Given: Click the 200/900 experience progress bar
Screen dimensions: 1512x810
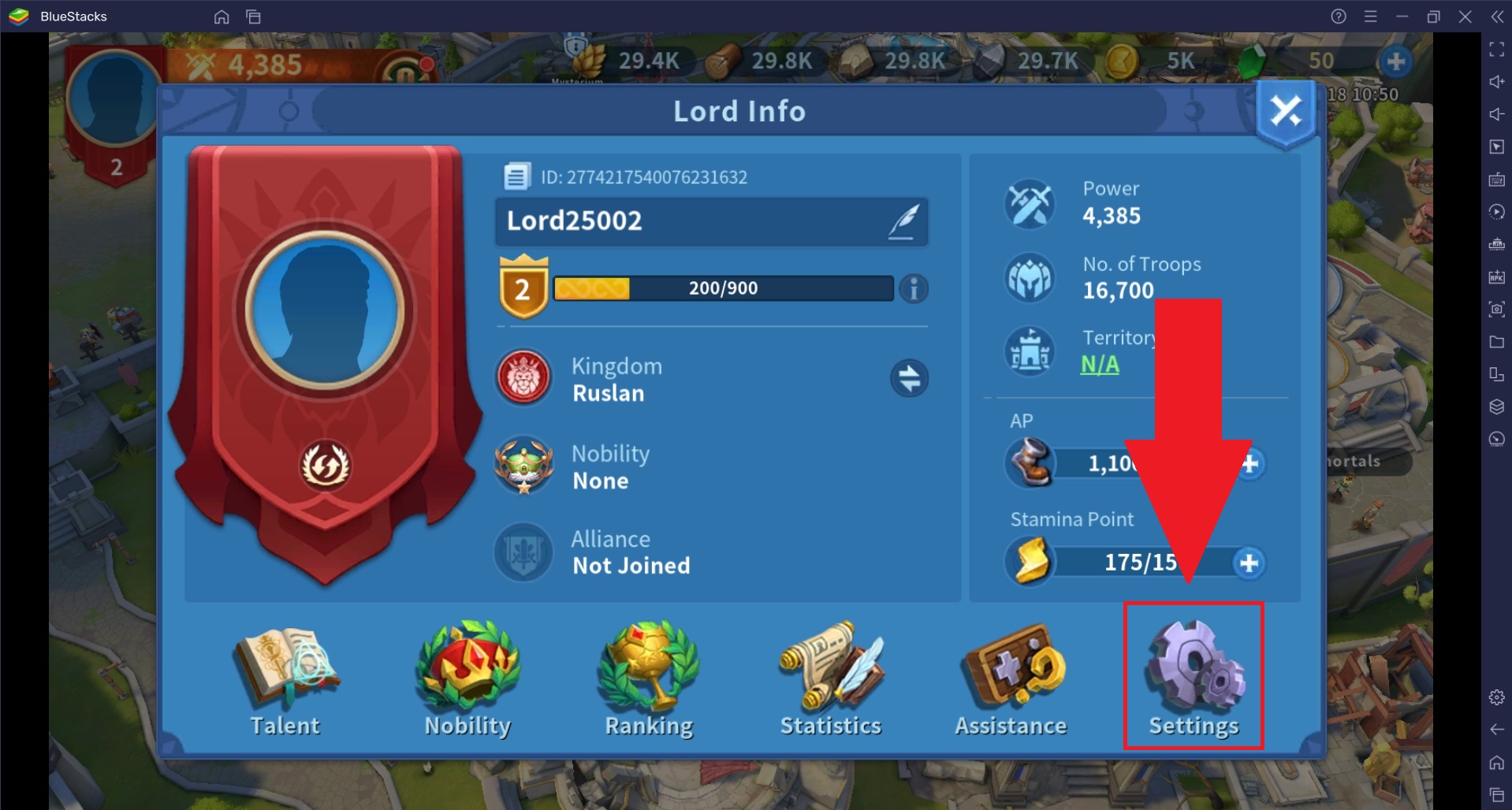Looking at the screenshot, I should [723, 288].
